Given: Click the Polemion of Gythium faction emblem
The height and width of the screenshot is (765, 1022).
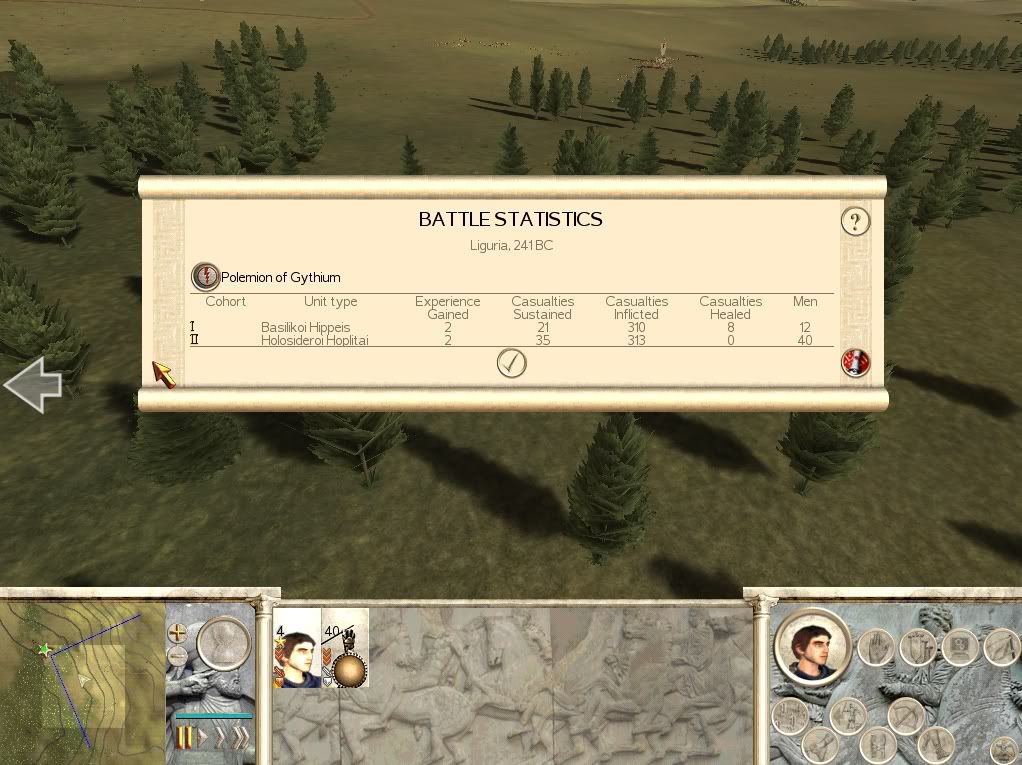Looking at the screenshot, I should (205, 277).
